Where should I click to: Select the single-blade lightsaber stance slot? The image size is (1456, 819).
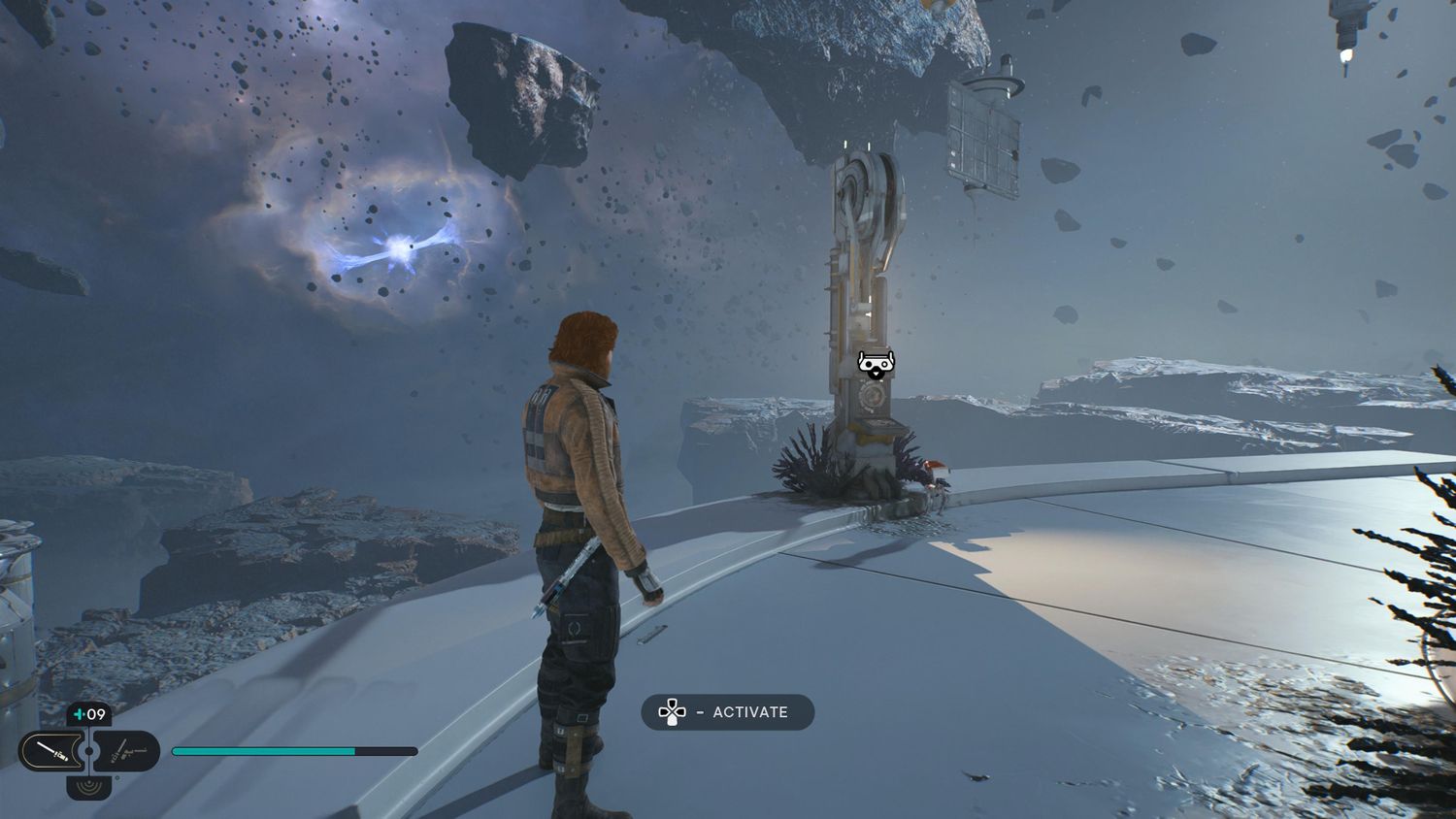pyautogui.click(x=49, y=751)
